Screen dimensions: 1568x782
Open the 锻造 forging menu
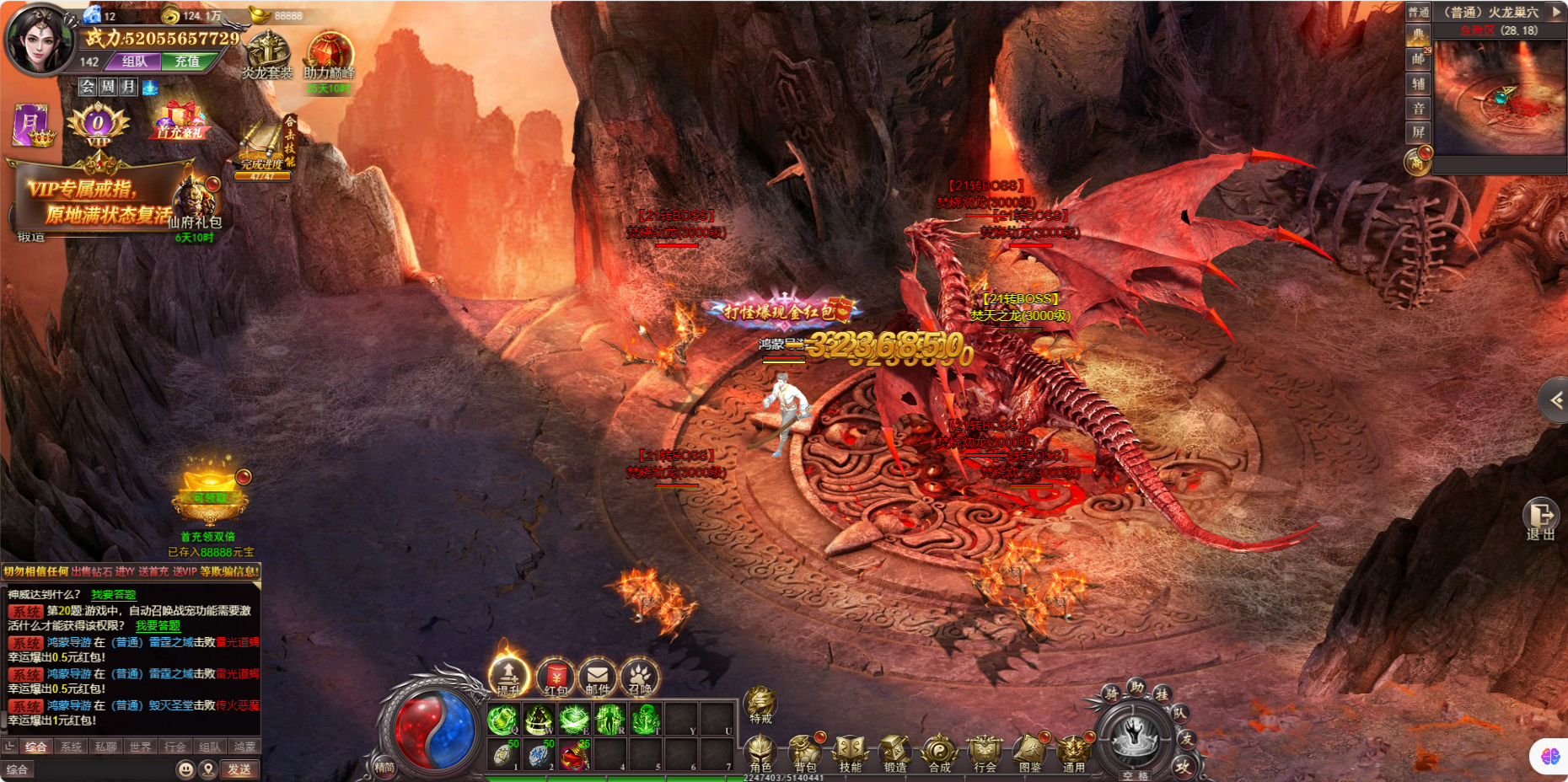coord(894,753)
